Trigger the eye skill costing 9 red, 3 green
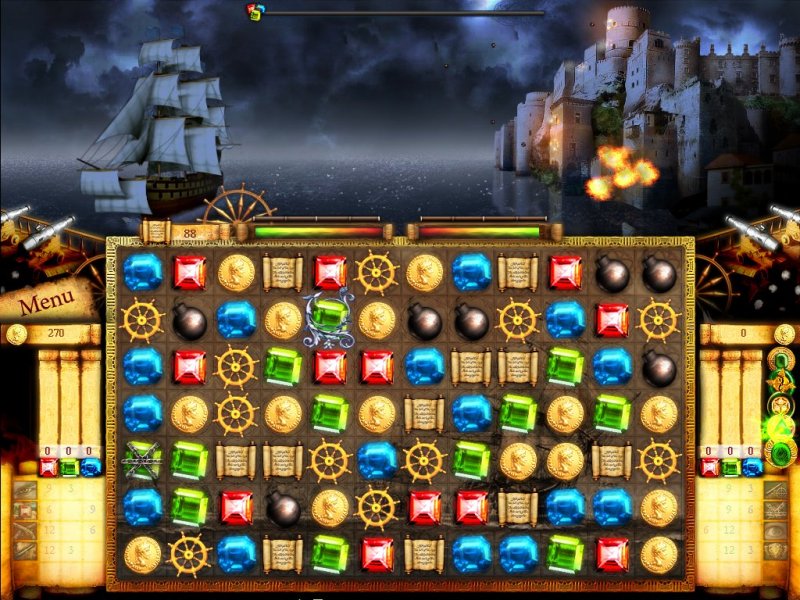This screenshot has height=600, width=800. pos(26,490)
